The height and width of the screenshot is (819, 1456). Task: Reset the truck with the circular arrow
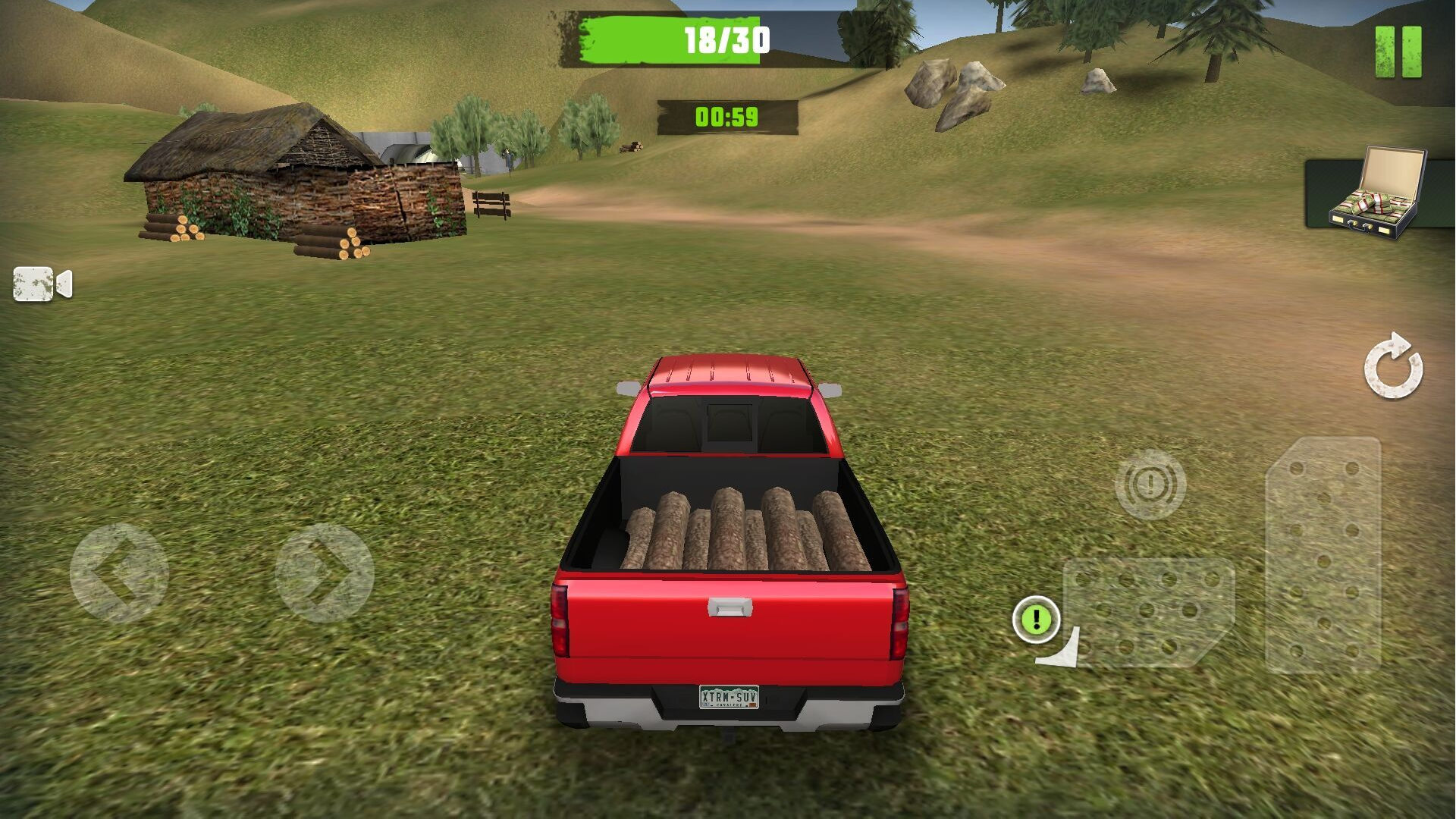(x=1393, y=366)
